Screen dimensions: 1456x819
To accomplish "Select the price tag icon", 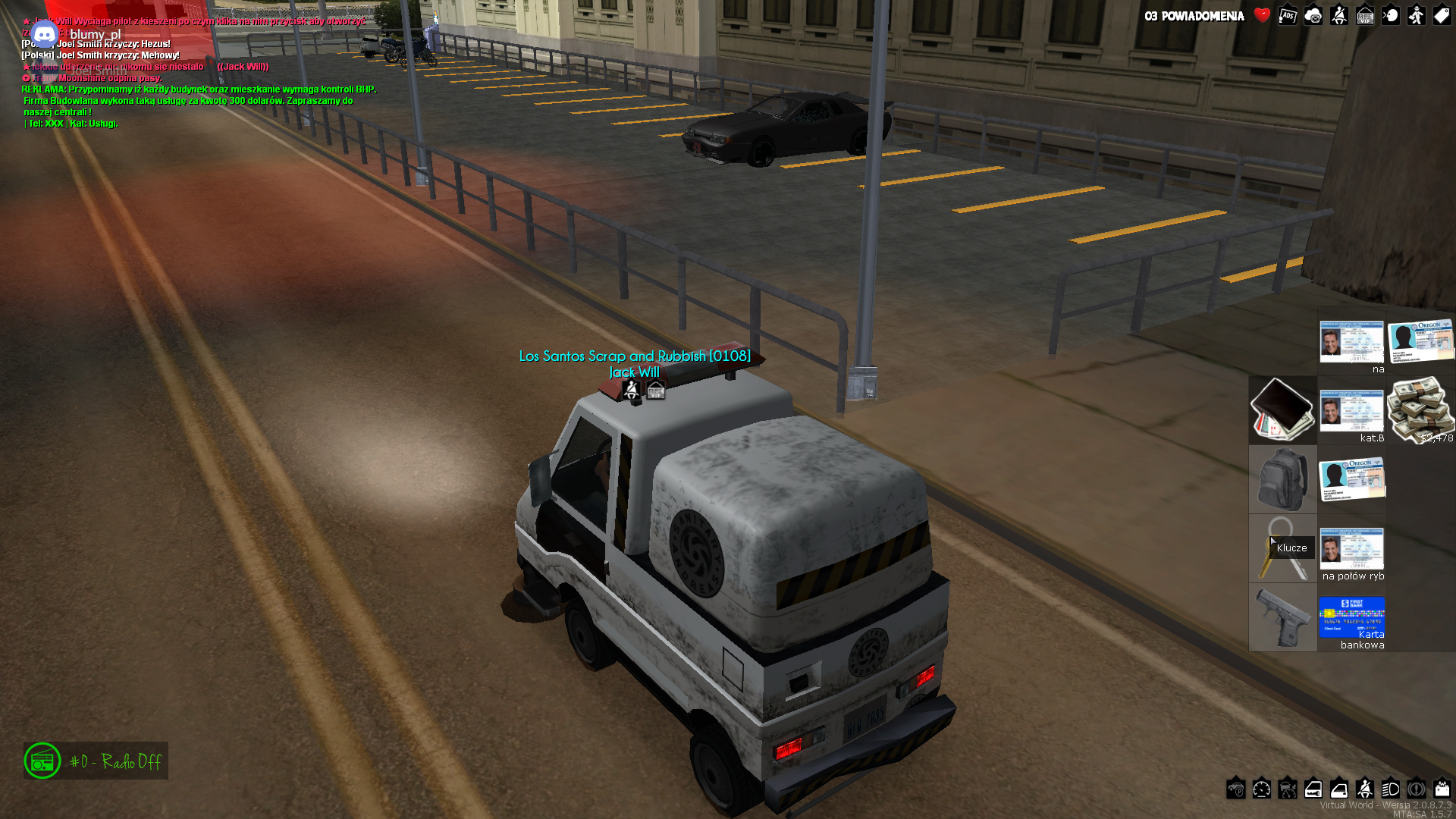I will [1442, 16].
